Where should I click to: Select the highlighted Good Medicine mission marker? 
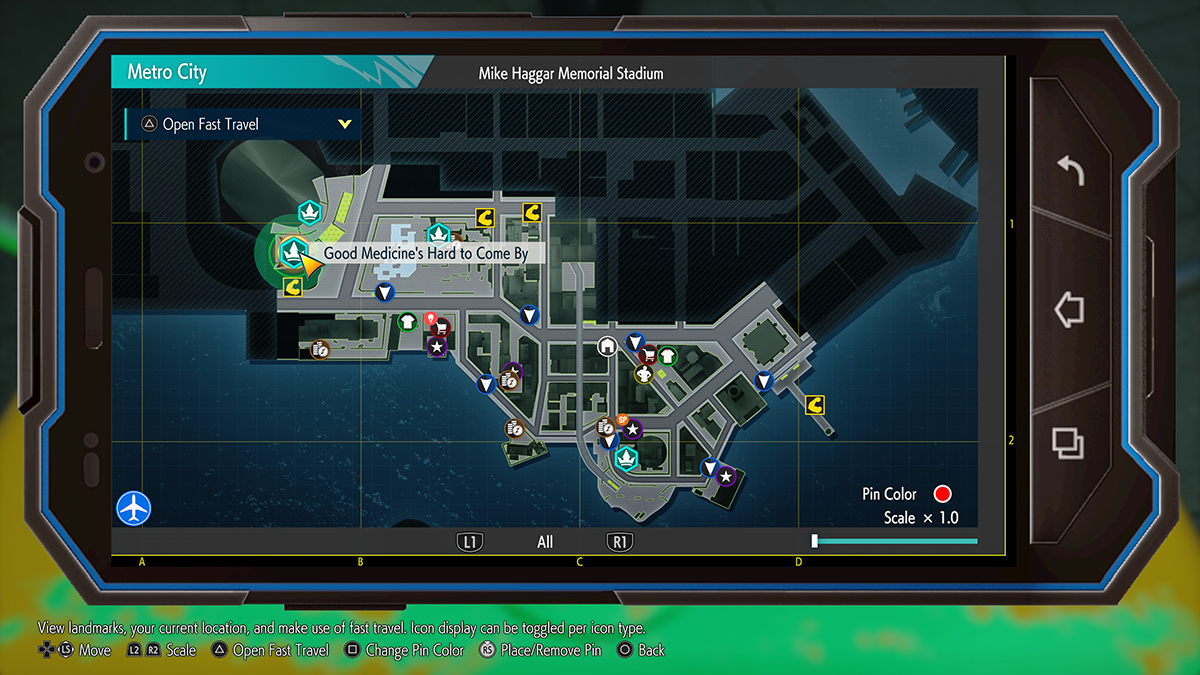(x=292, y=250)
